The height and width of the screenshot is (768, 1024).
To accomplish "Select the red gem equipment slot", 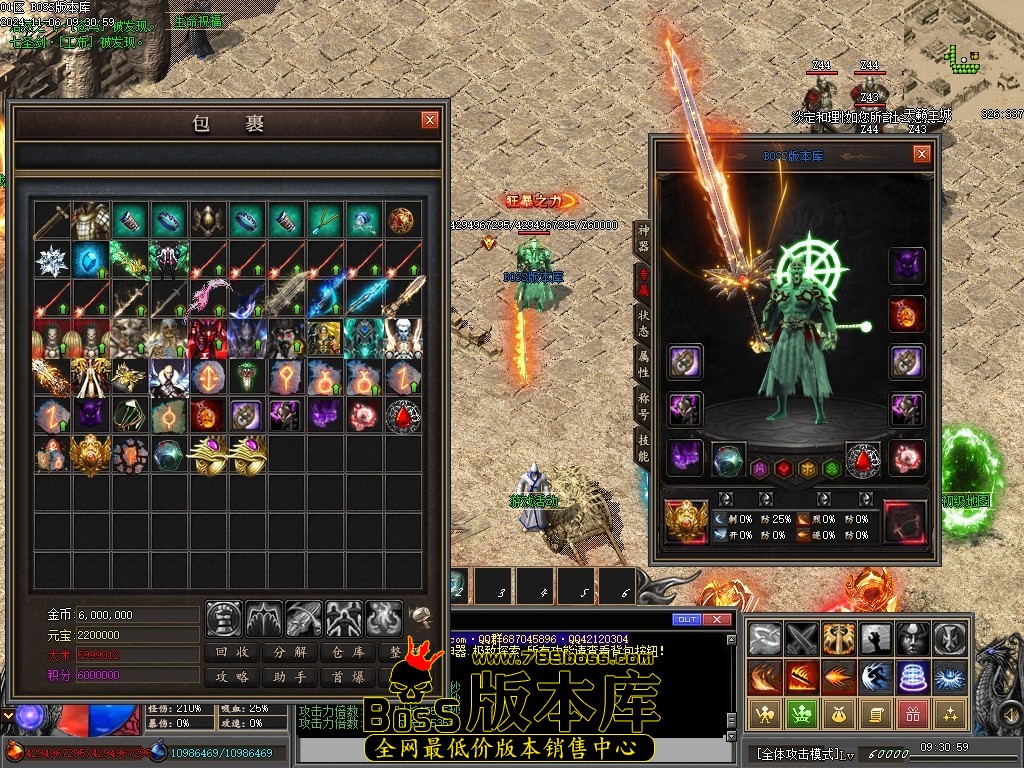I will [863, 459].
